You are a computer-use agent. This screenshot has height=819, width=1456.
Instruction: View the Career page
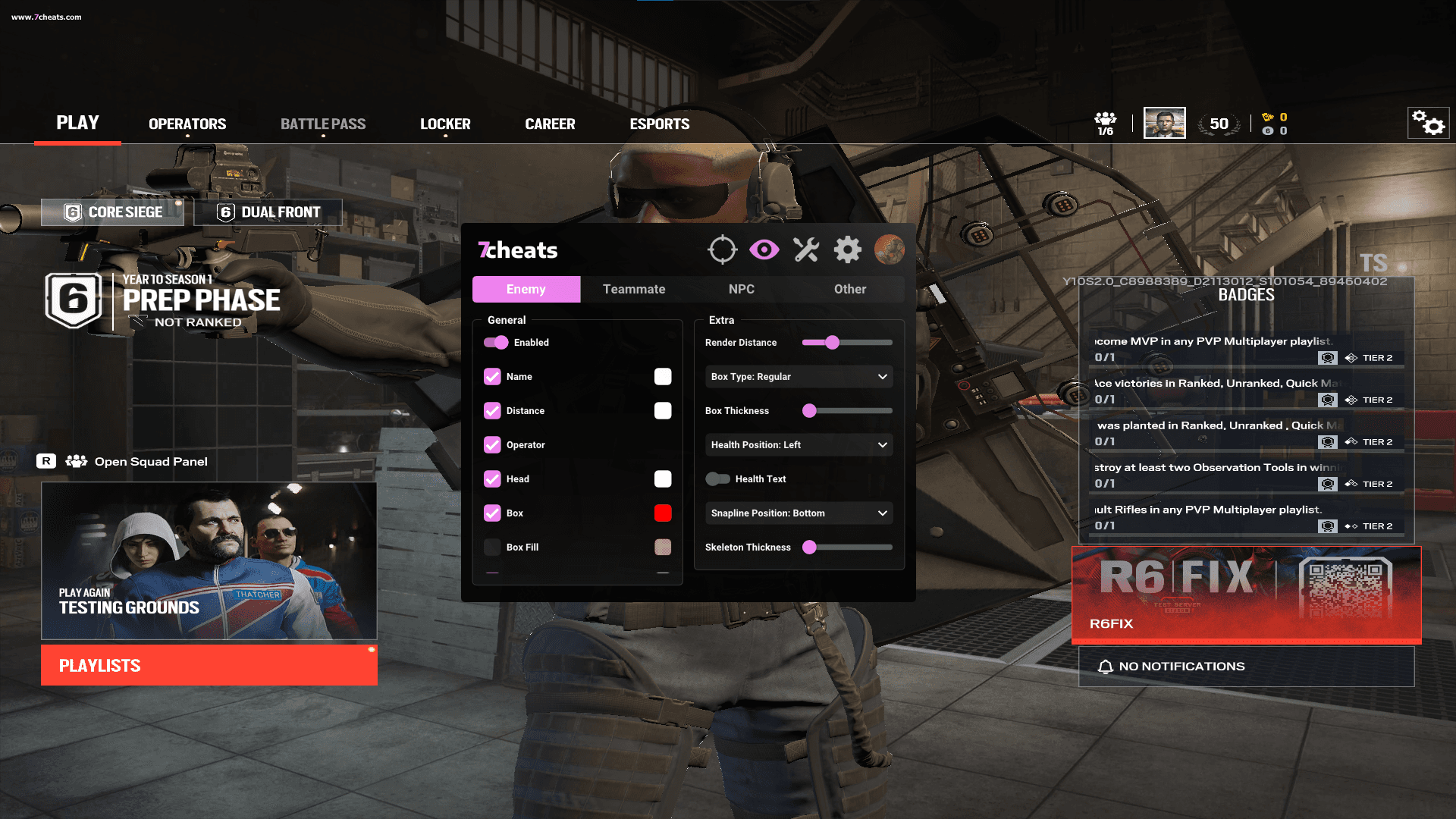550,124
